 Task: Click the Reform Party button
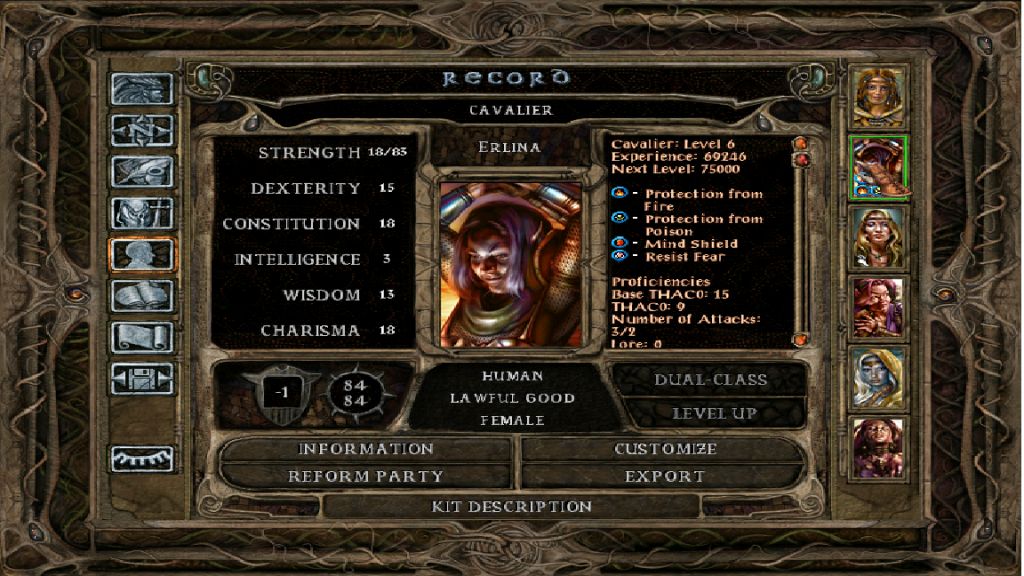coord(366,476)
